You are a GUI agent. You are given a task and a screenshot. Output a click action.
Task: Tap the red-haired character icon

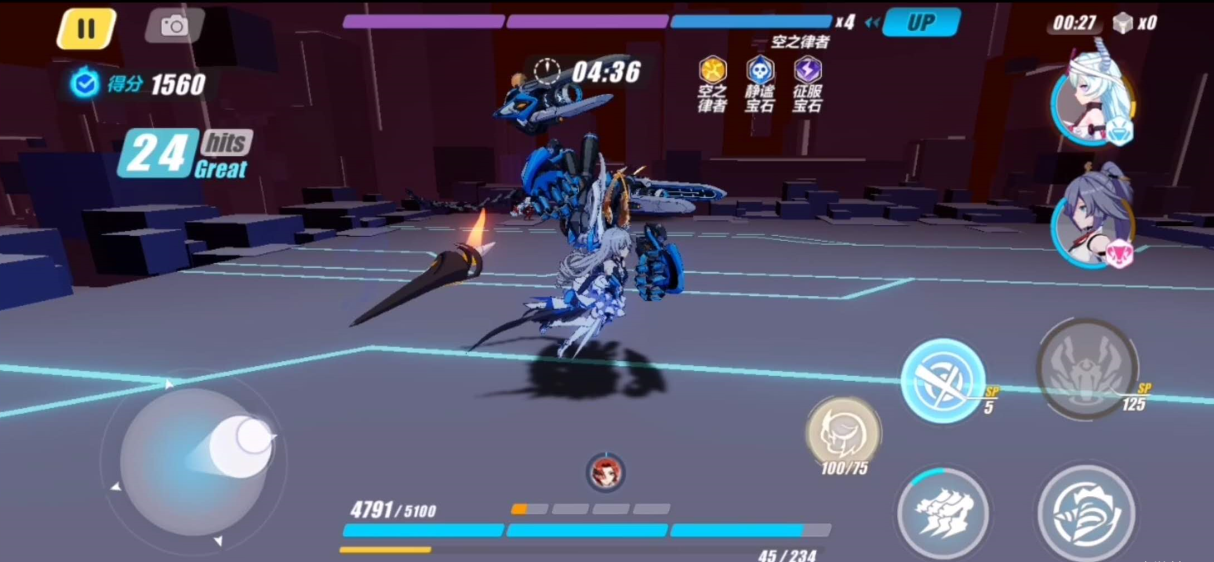click(x=605, y=471)
